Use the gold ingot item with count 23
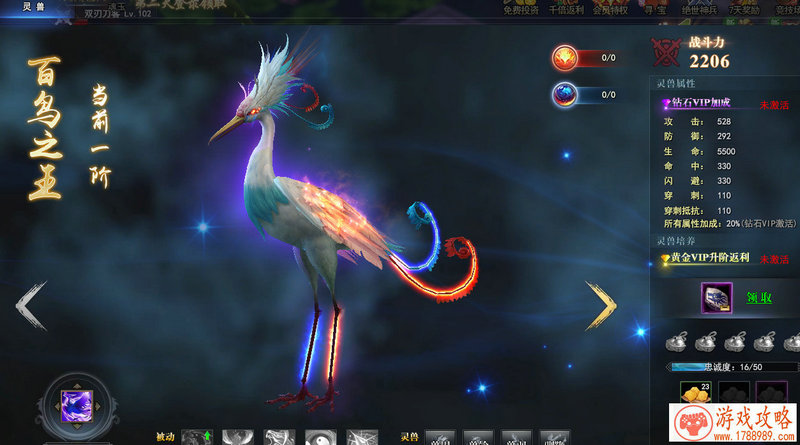The height and width of the screenshot is (445, 800). [x=692, y=394]
